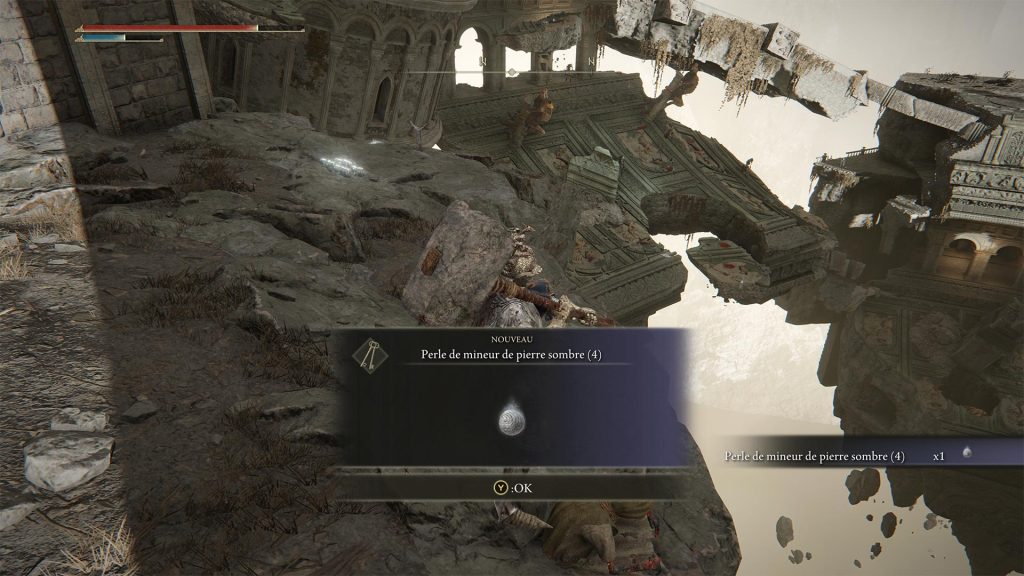Select the dark stone pearl item image
This screenshot has width=1024, height=576.
click(x=512, y=421)
